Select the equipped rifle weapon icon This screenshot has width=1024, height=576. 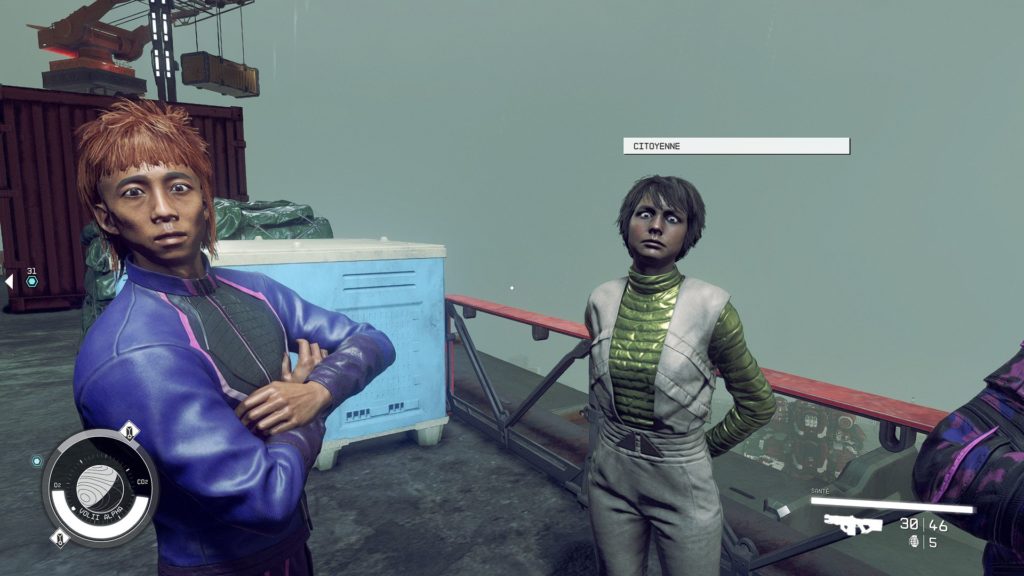pos(852,524)
